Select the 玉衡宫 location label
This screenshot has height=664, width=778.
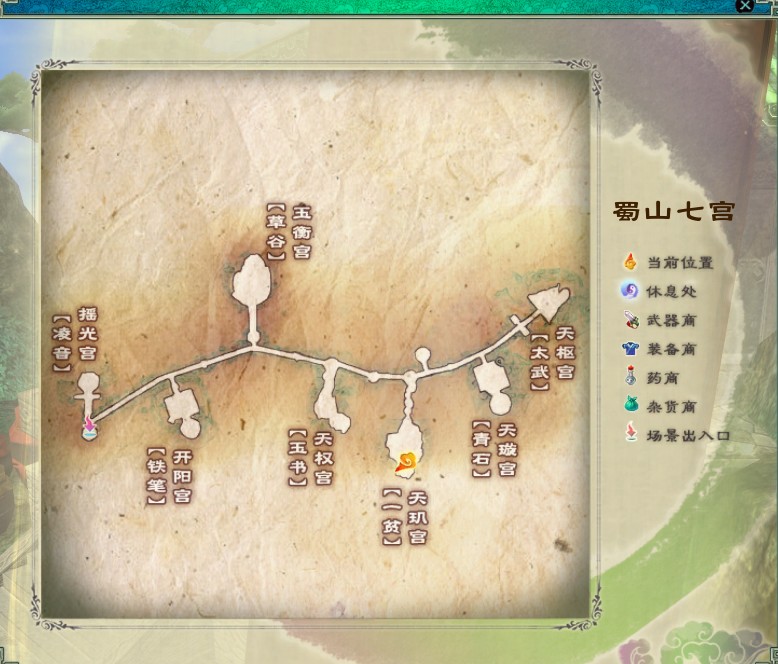pos(301,232)
